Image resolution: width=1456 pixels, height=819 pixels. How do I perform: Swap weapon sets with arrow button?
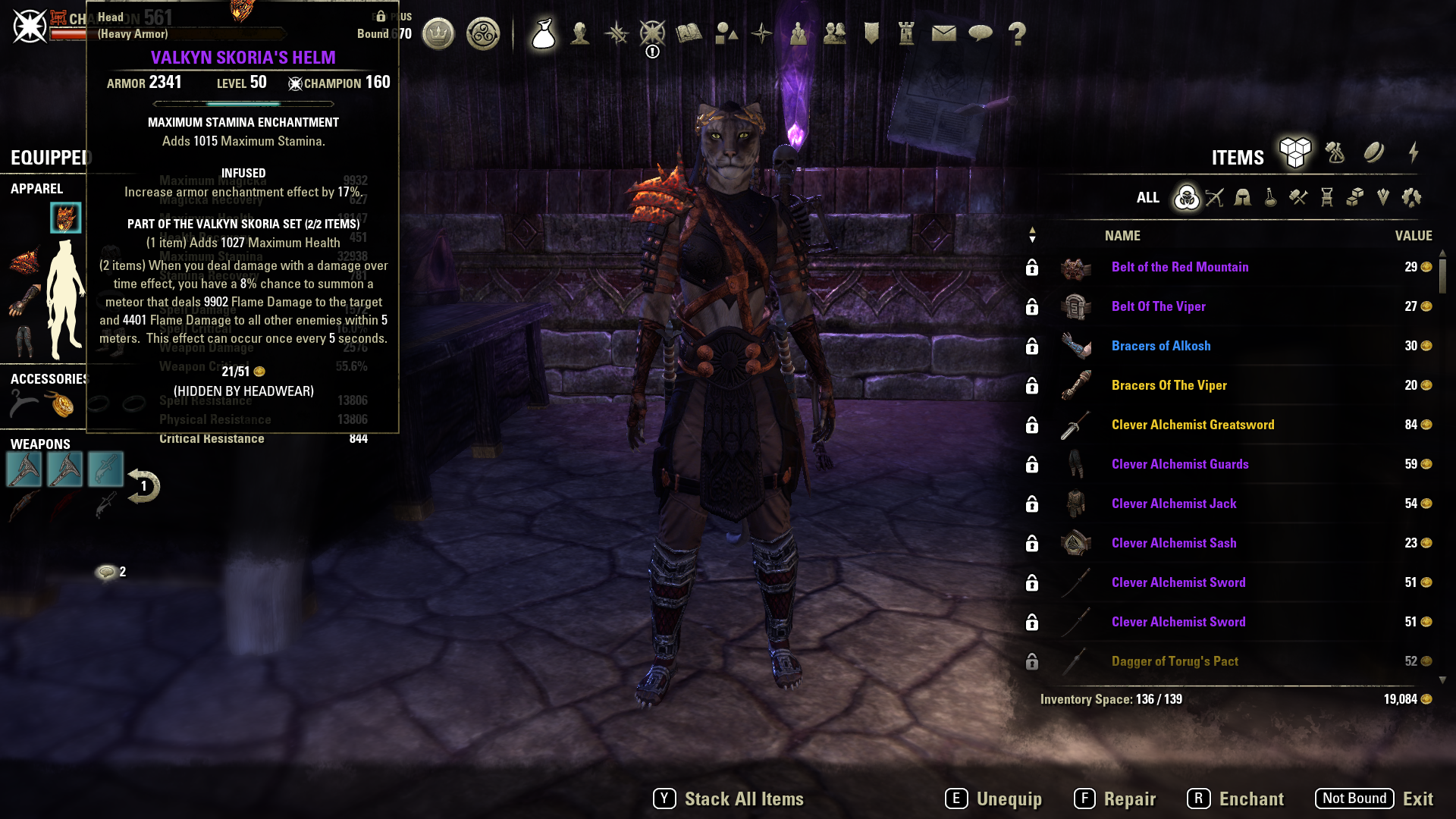143,486
